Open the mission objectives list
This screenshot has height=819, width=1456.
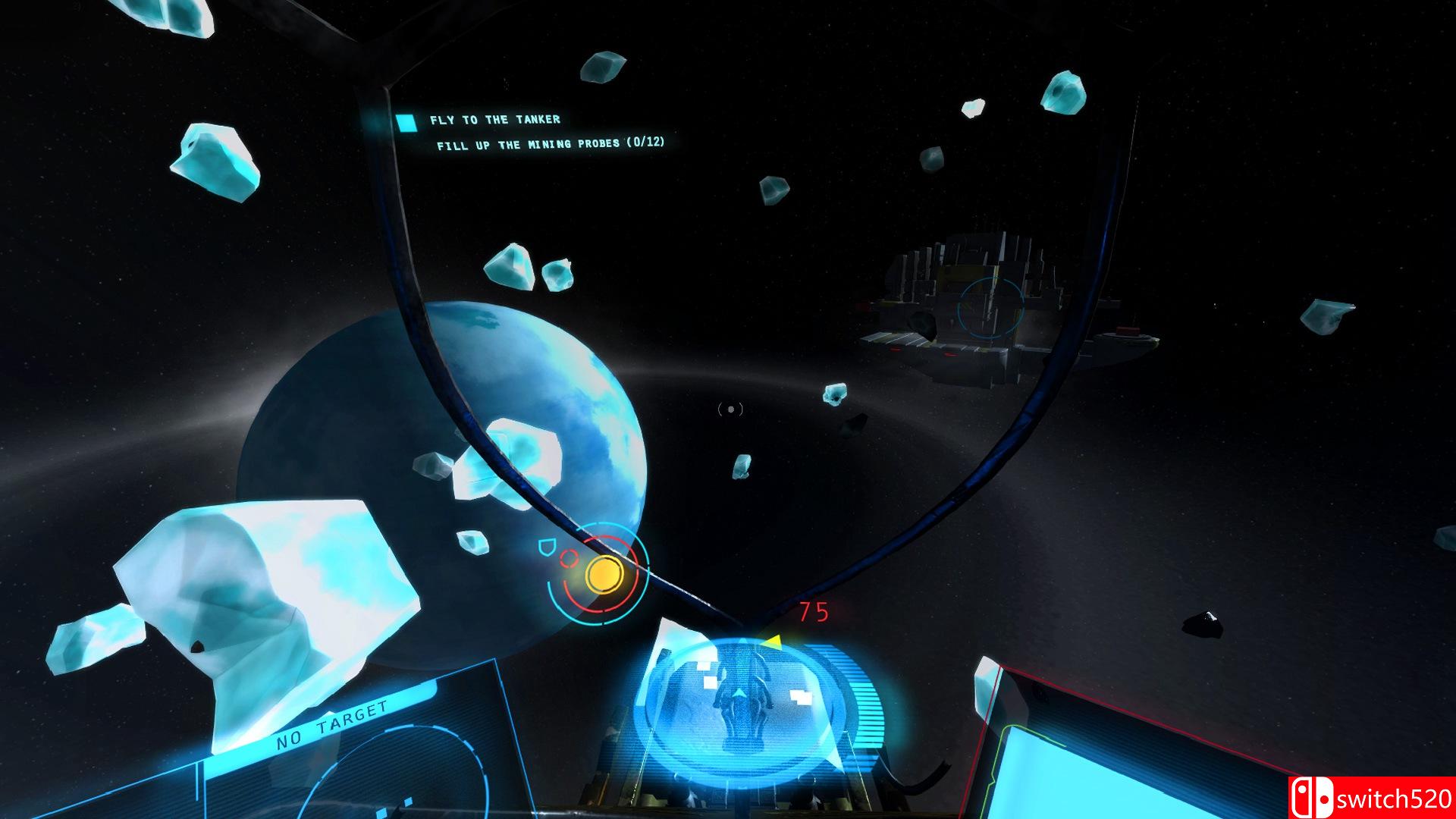531,133
